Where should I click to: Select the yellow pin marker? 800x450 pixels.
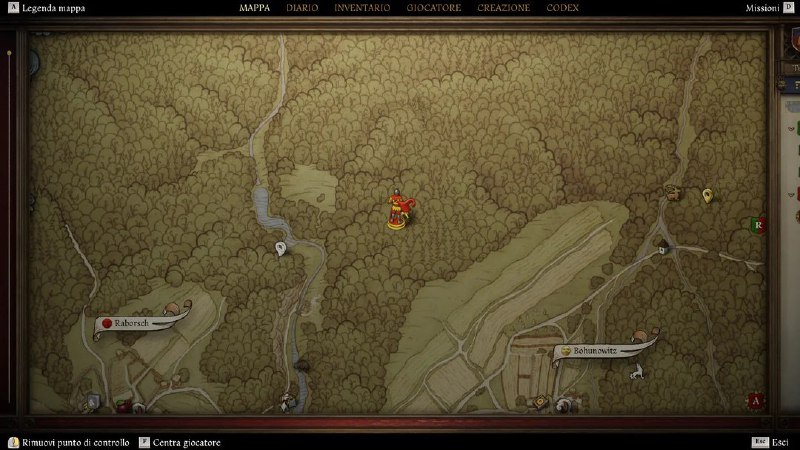pyautogui.click(x=708, y=195)
